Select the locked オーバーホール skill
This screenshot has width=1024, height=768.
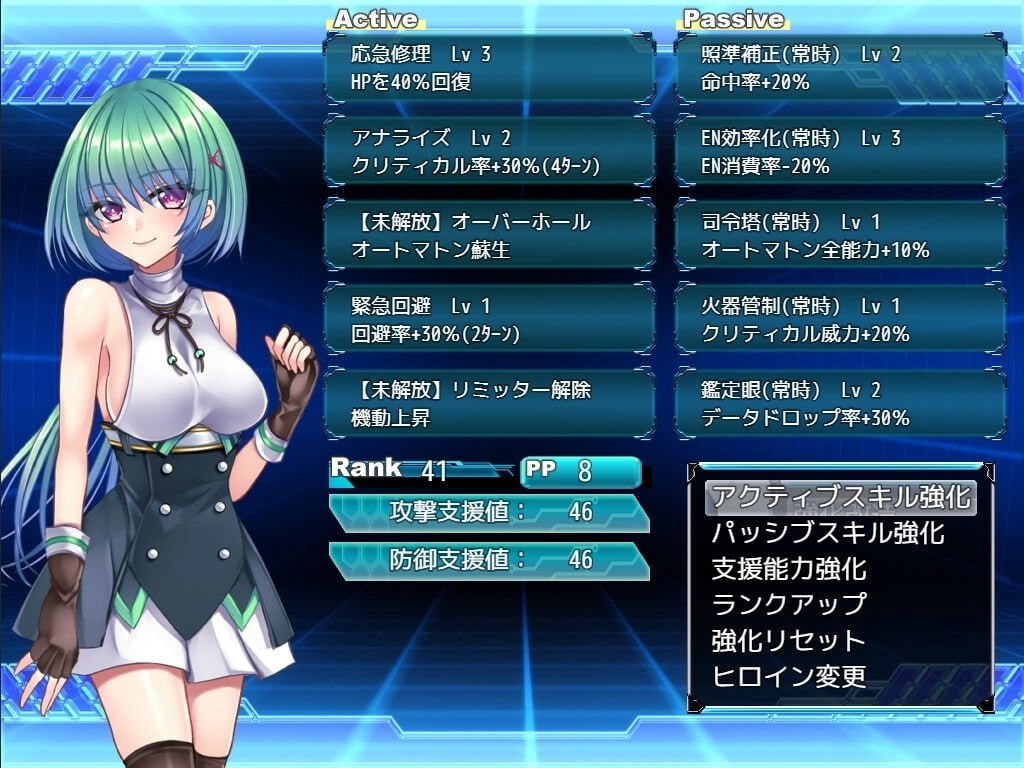point(489,236)
